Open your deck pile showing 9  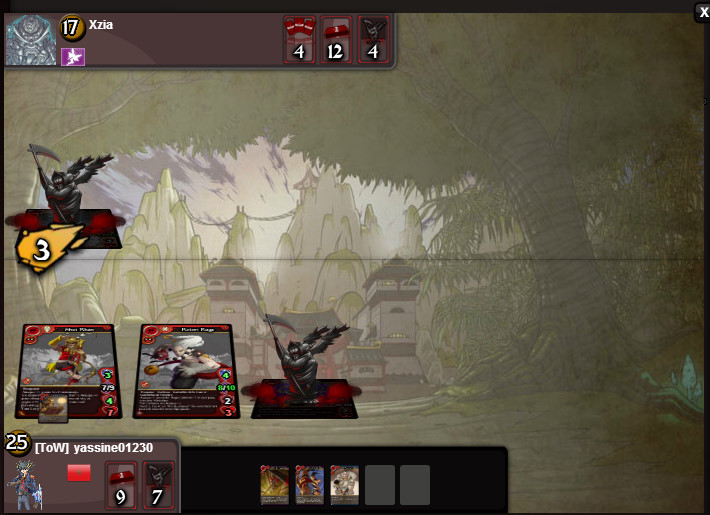point(121,484)
